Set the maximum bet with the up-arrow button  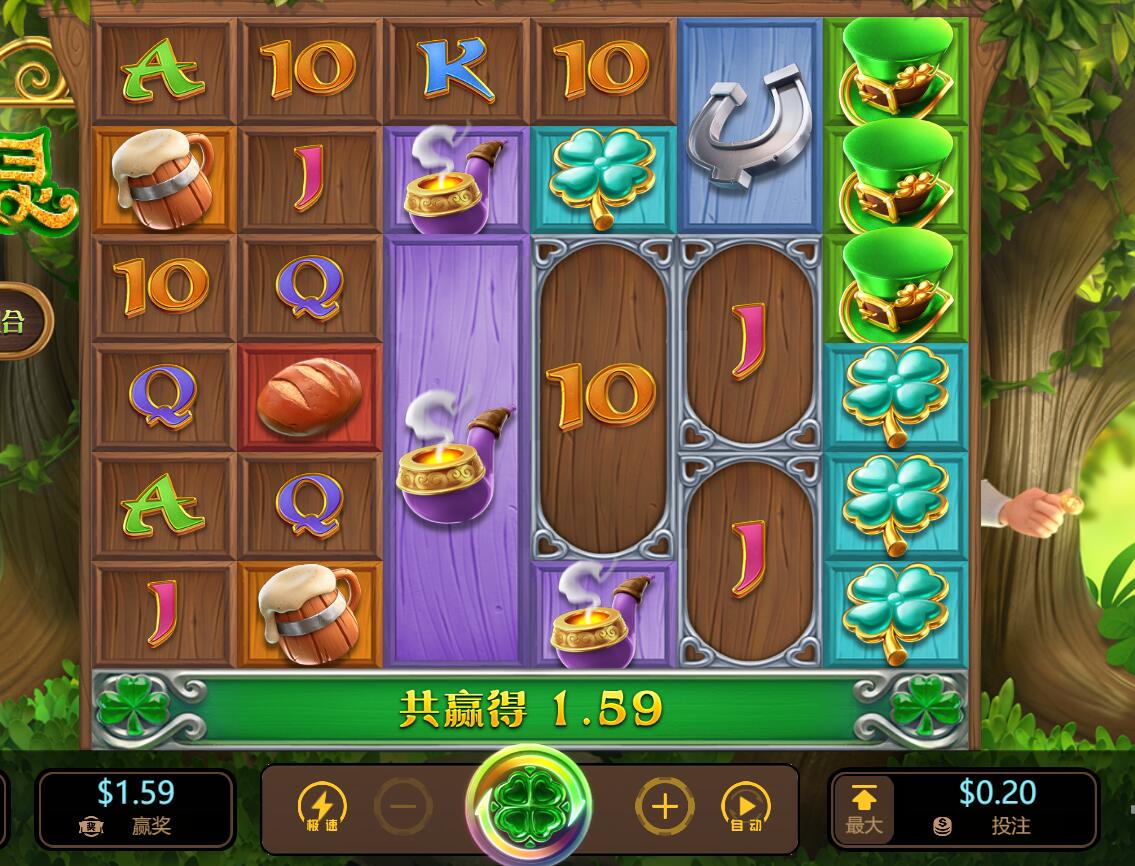pyautogui.click(x=864, y=808)
